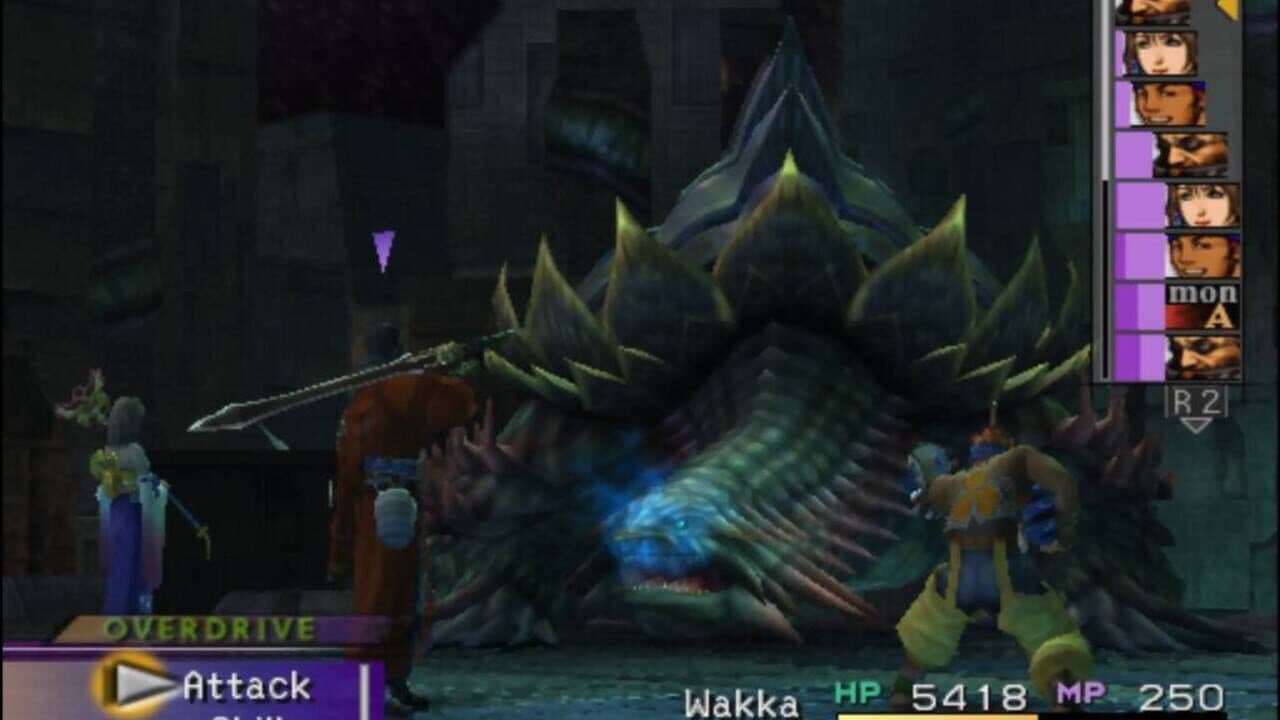Click the yellow corner marker atop the sidebar

coord(1224,9)
